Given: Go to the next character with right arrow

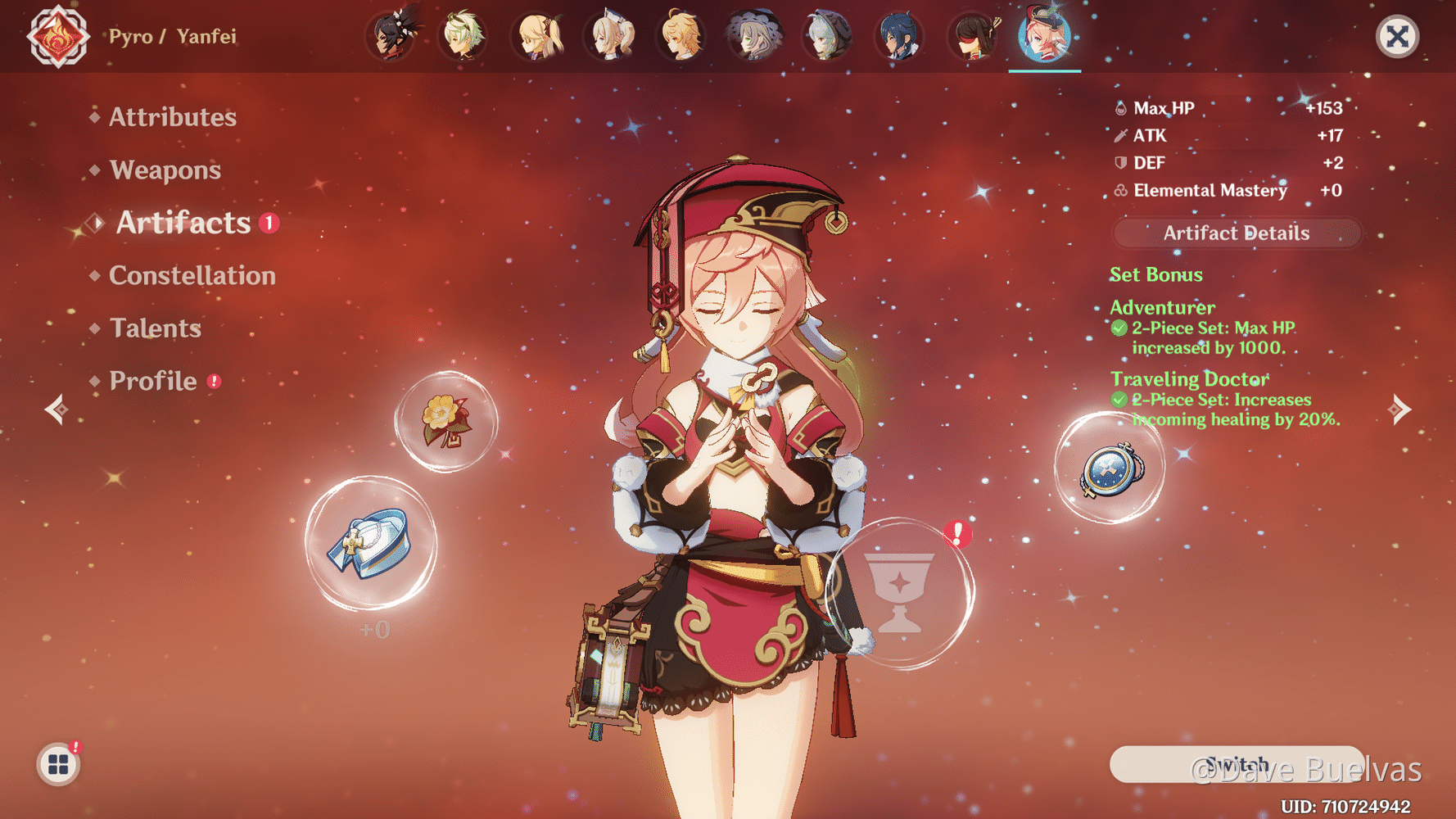Looking at the screenshot, I should (1400, 409).
